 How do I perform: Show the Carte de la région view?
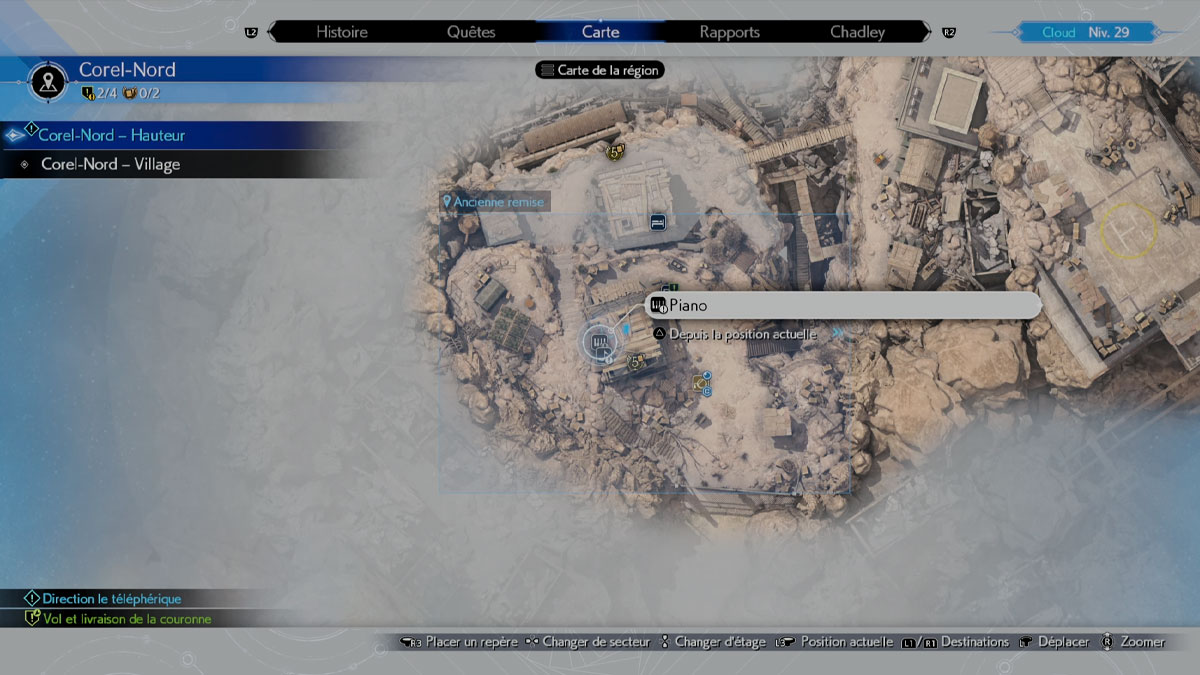[x=601, y=71]
